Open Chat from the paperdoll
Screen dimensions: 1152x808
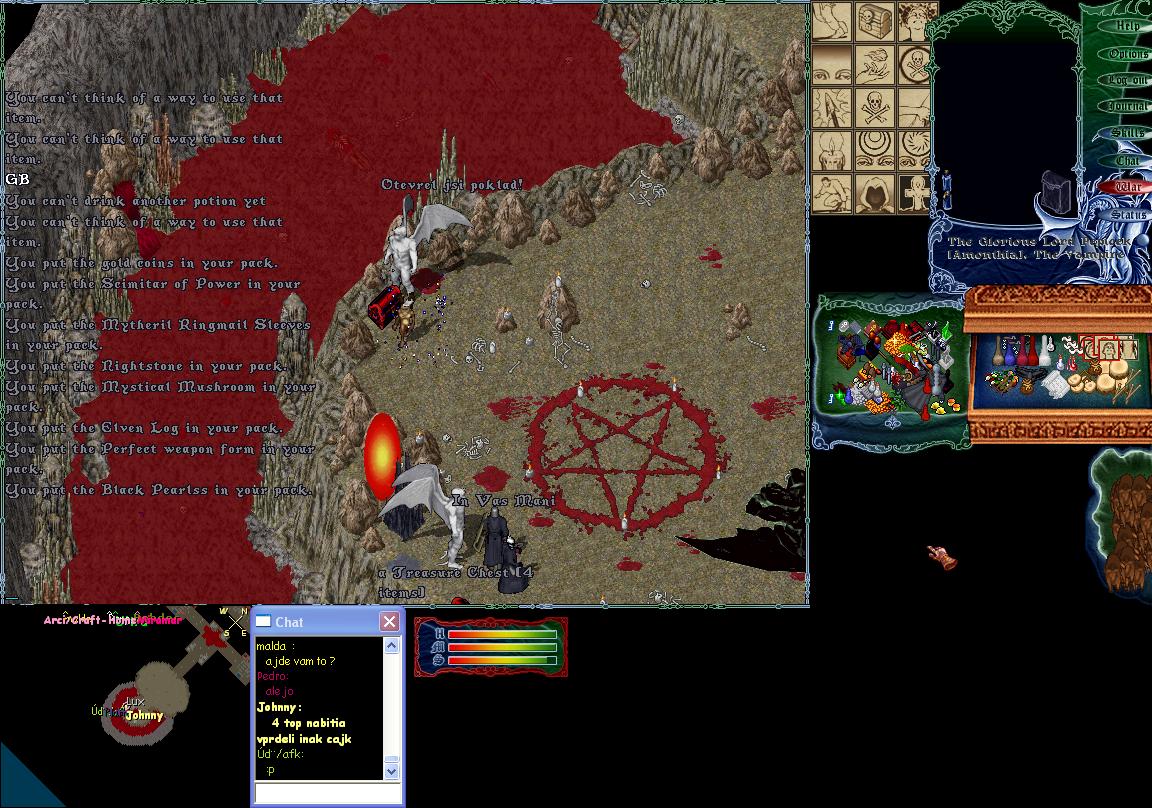[x=1127, y=160]
